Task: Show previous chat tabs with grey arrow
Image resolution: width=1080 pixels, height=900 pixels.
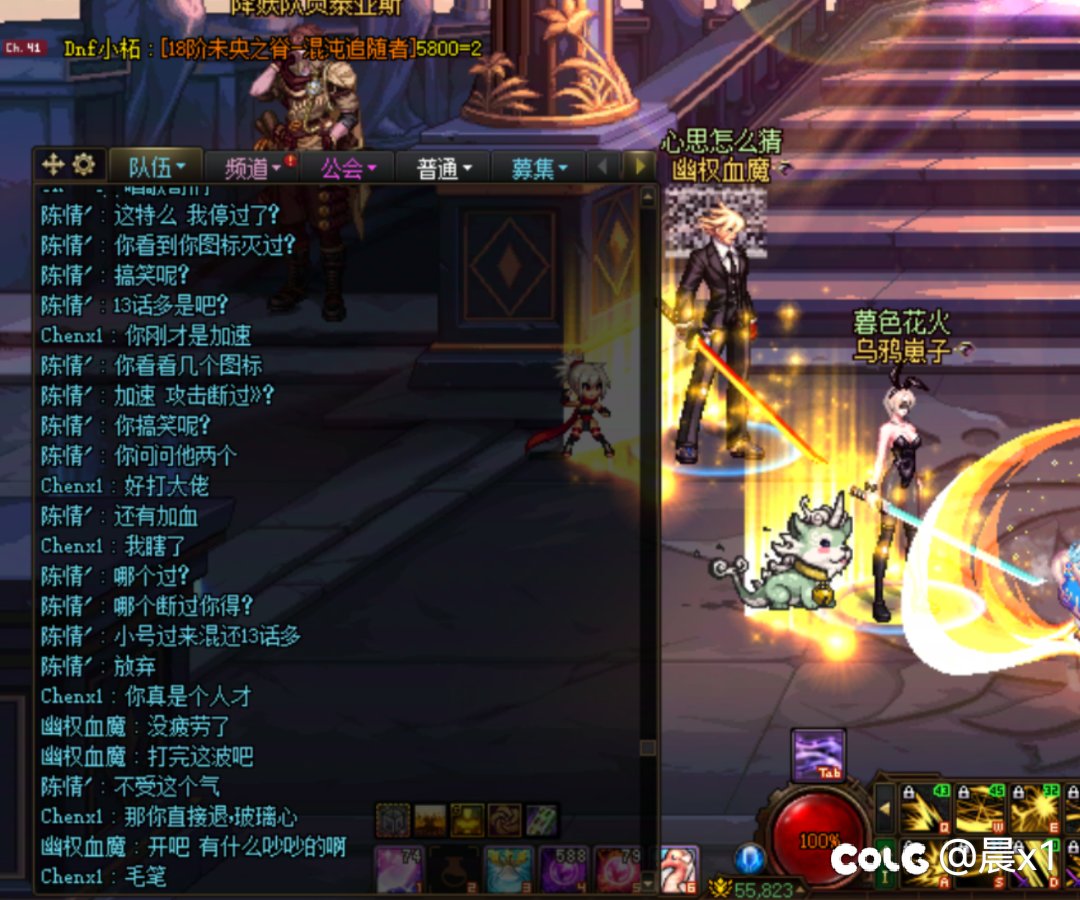Action: point(603,166)
